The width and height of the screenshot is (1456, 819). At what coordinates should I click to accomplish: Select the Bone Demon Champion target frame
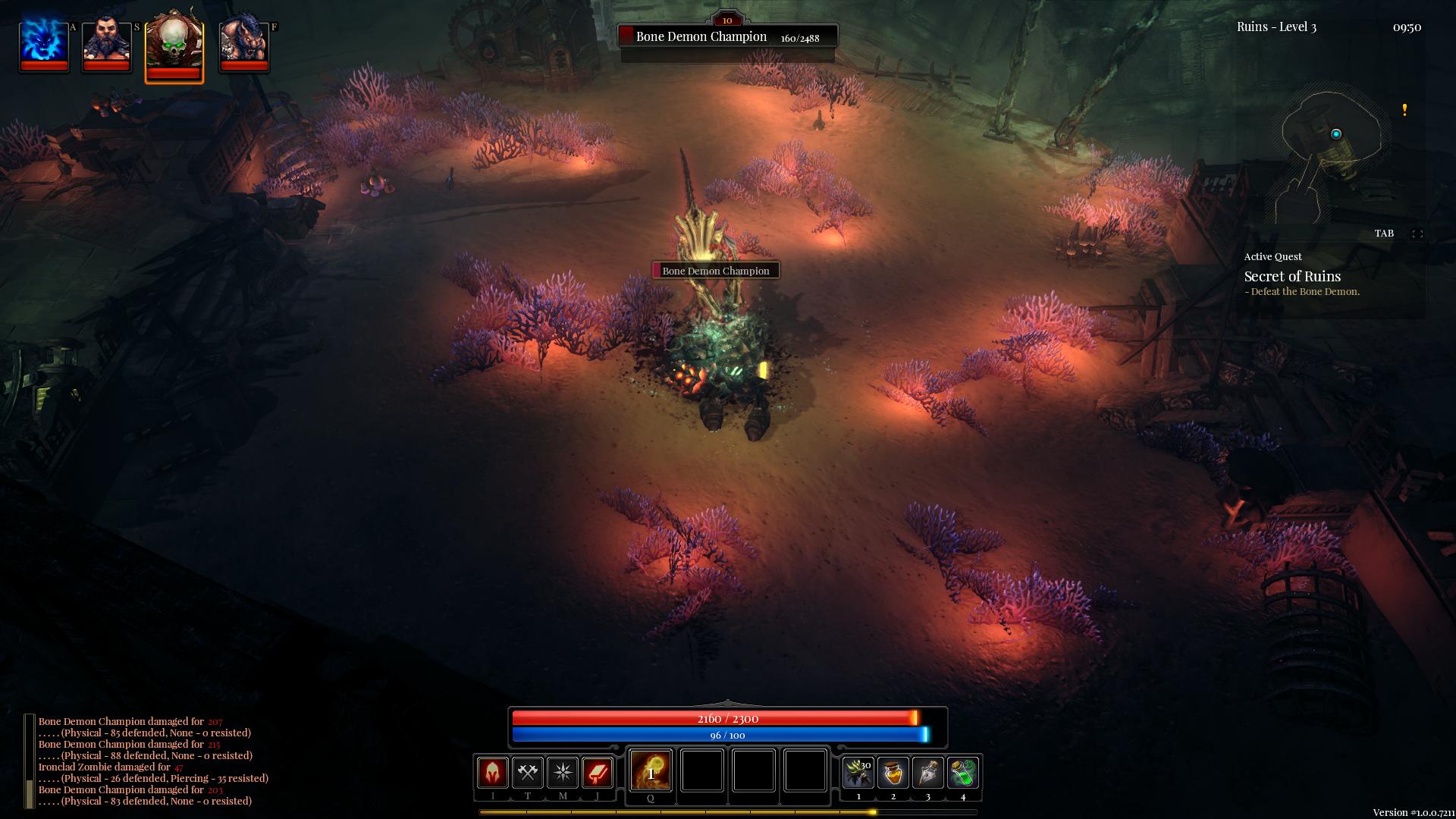[x=727, y=36]
